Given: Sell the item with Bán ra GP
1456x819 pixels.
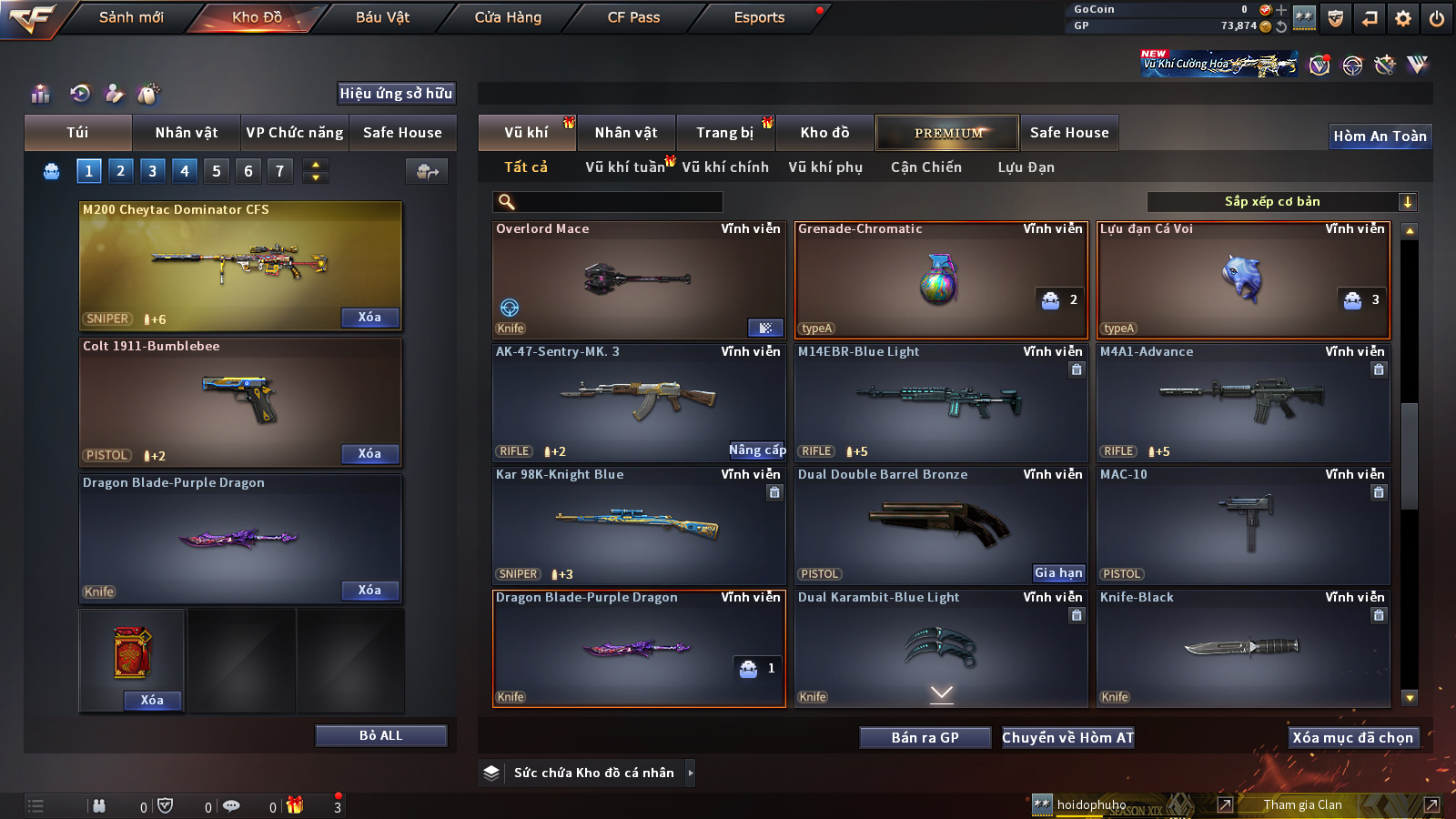Looking at the screenshot, I should [925, 738].
